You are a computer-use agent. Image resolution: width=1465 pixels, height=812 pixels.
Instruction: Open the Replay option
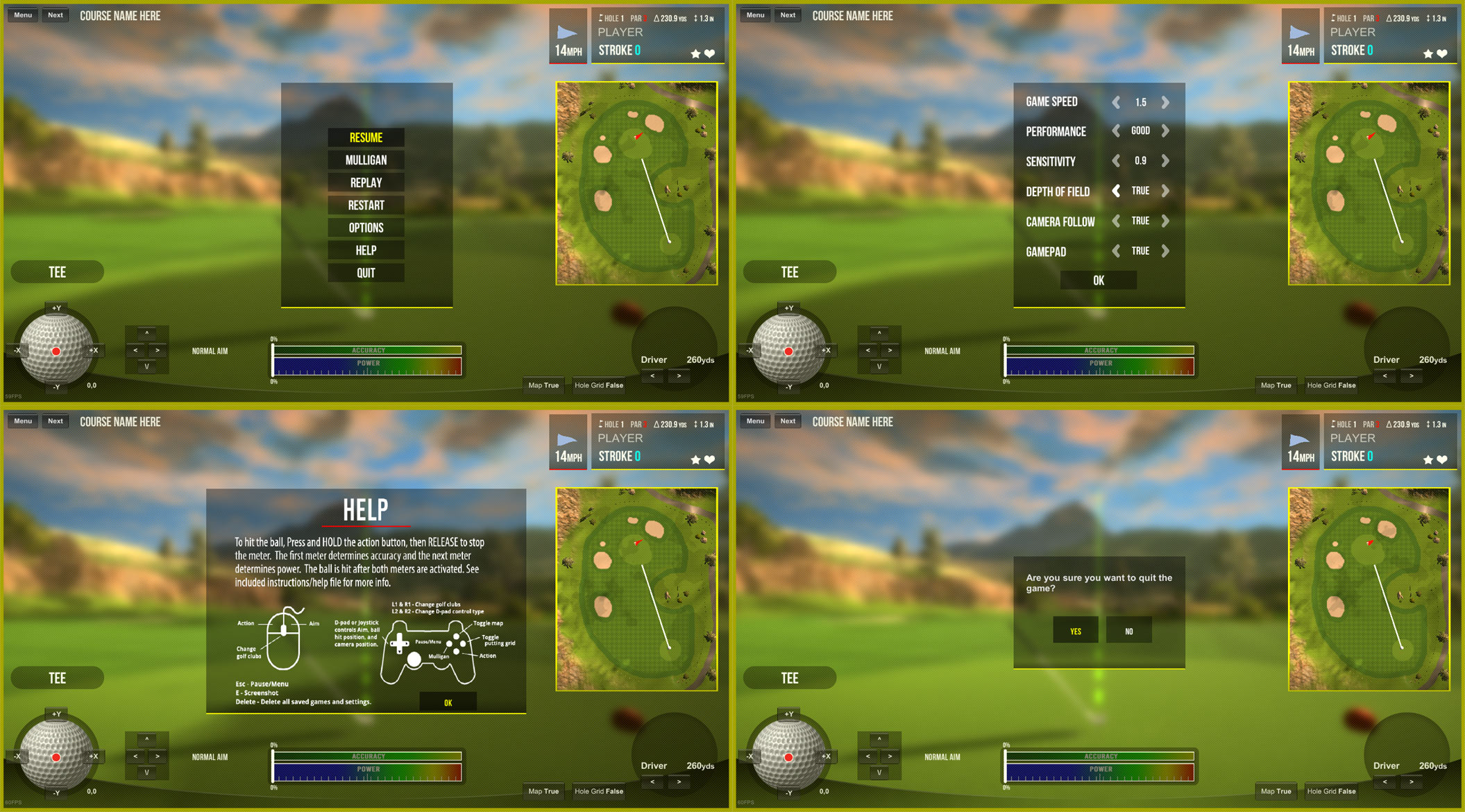tap(366, 183)
